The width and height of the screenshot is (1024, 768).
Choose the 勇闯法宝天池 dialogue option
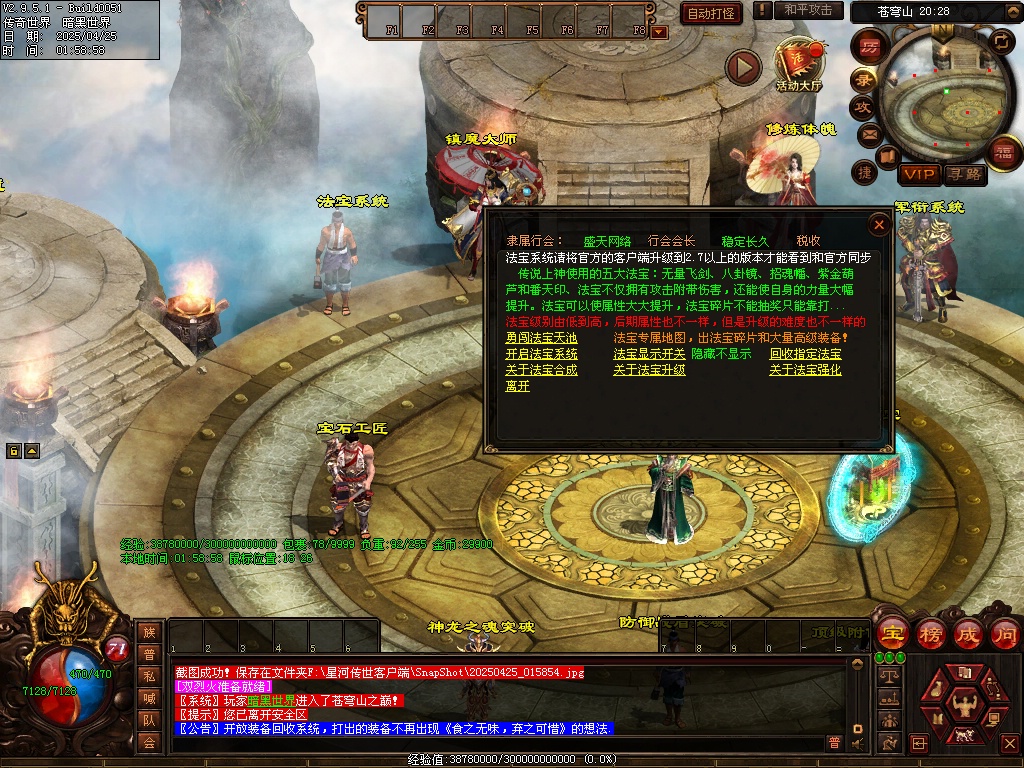541,338
